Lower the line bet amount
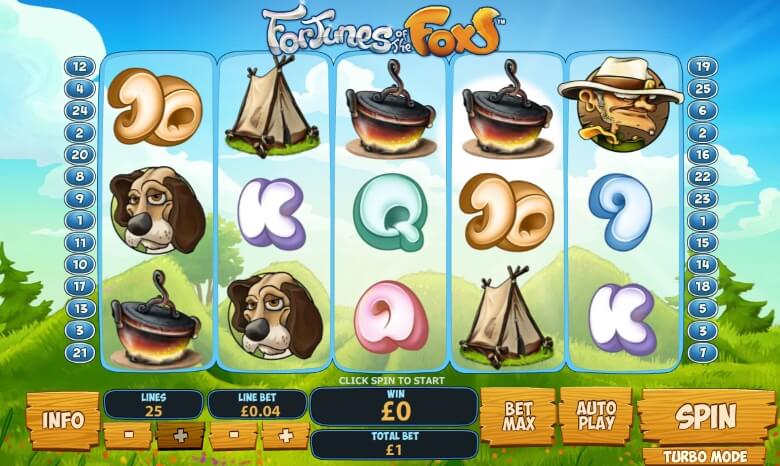 [x=232, y=436]
